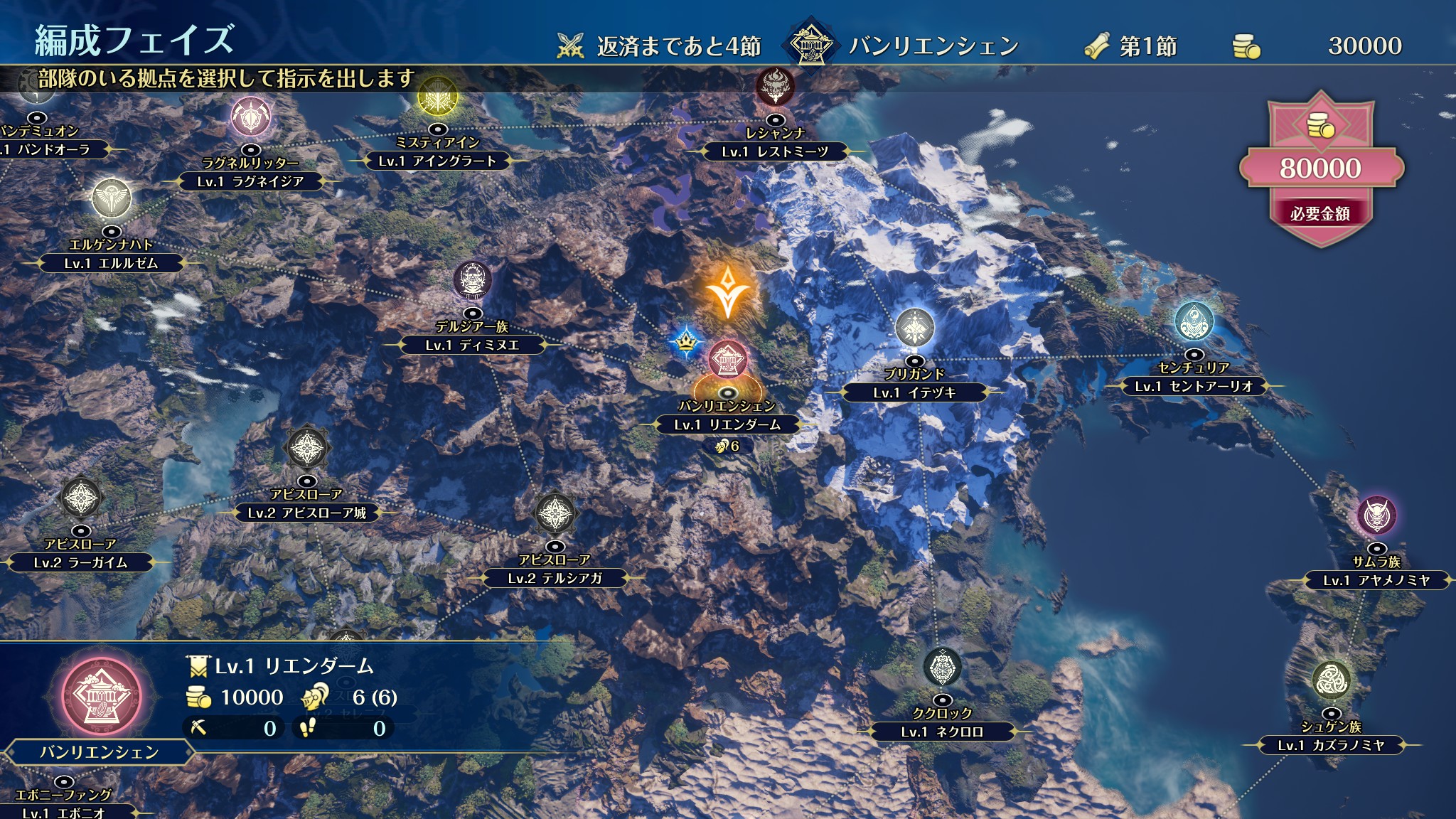Pick the Lv.1 エボニオ base

point(63,812)
